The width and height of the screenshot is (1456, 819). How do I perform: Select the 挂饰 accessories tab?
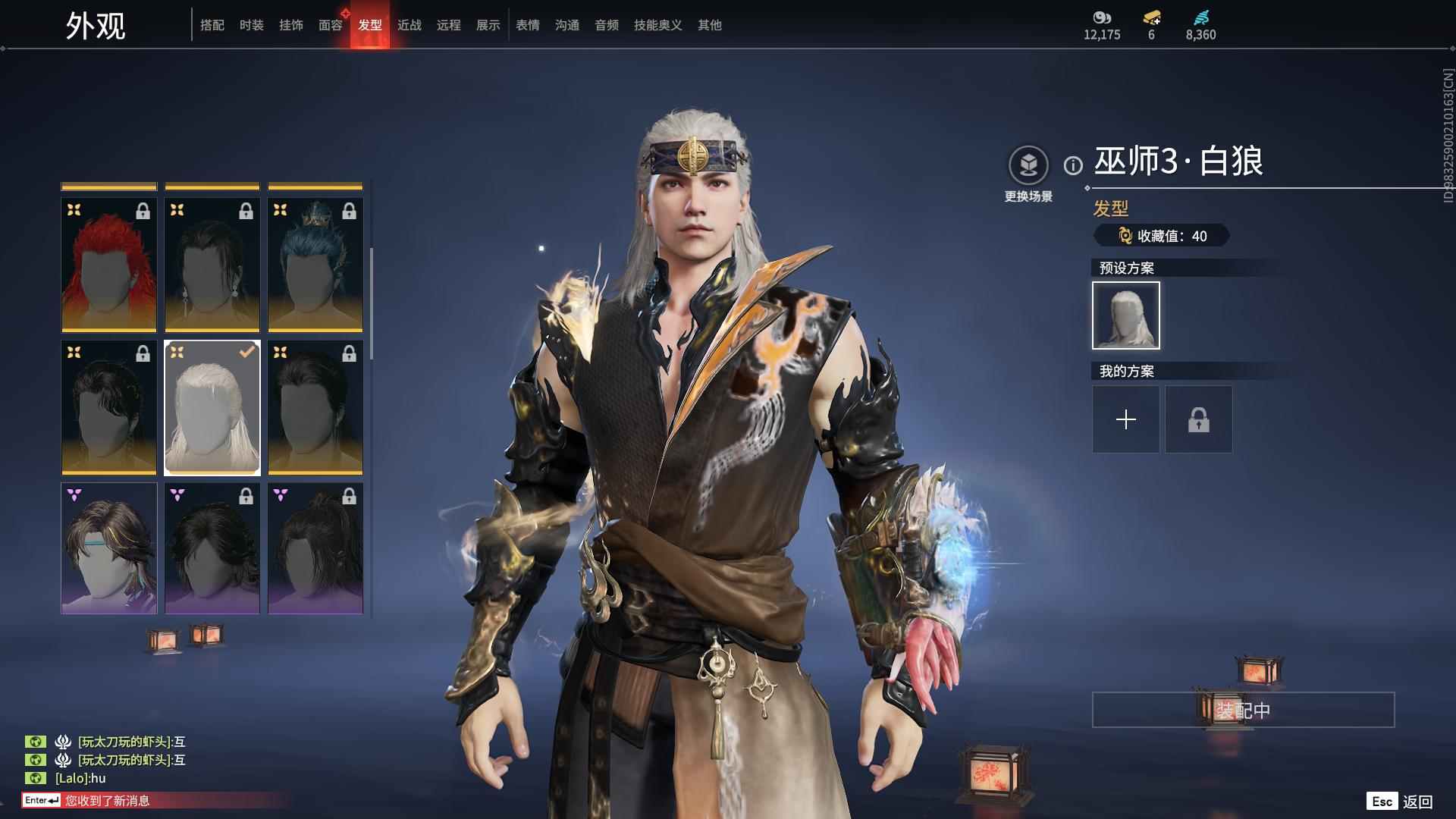tap(291, 25)
